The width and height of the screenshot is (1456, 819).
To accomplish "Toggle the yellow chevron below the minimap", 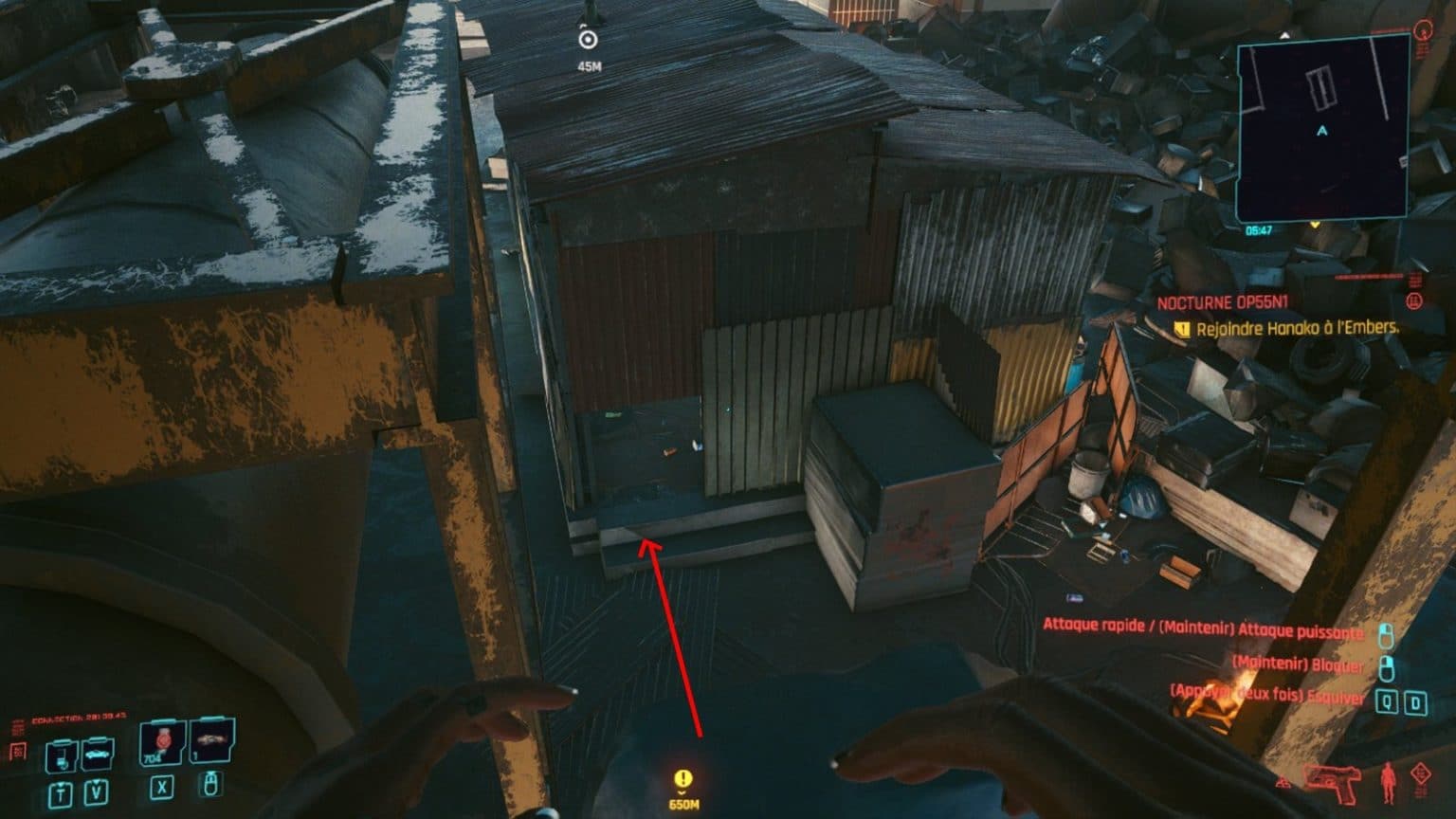I will (1316, 225).
